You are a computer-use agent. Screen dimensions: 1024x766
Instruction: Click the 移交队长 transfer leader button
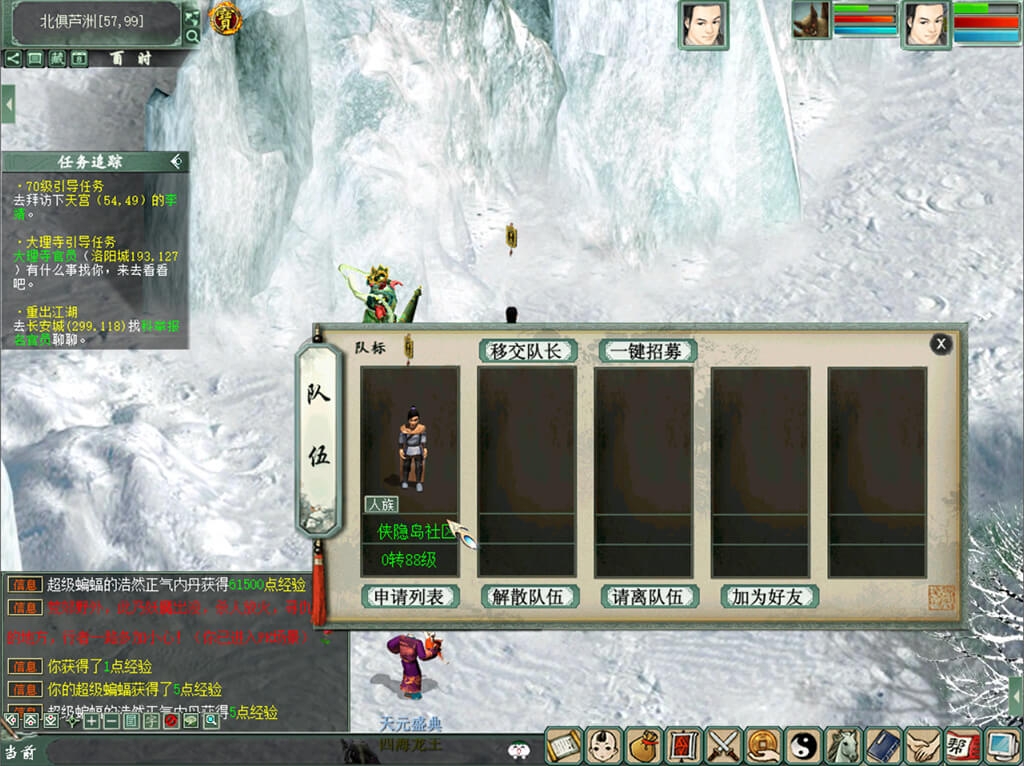coord(528,351)
